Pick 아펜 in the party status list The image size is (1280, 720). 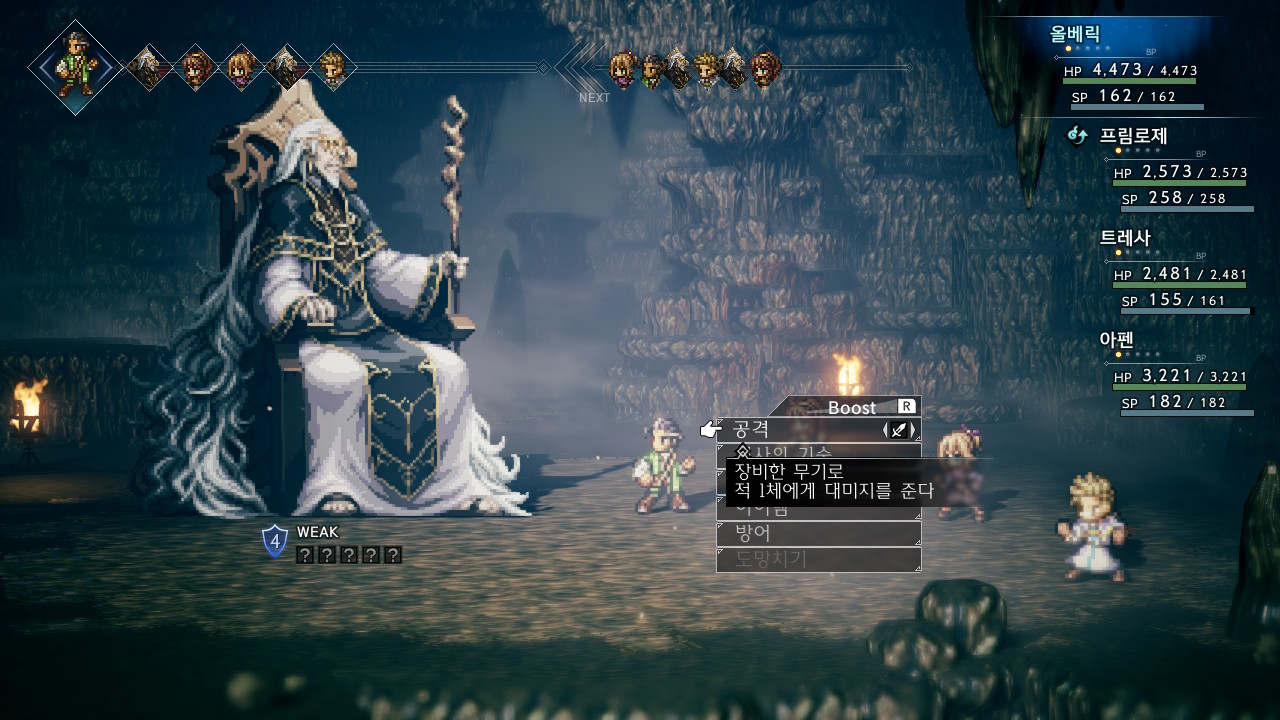[x=1116, y=340]
